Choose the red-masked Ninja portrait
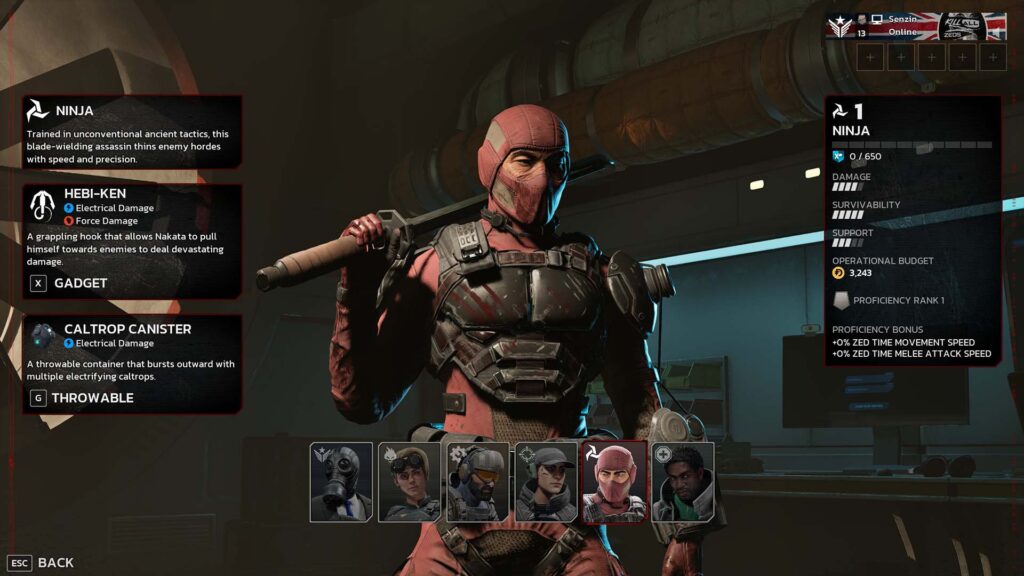Image resolution: width=1024 pixels, height=576 pixels. [614, 482]
